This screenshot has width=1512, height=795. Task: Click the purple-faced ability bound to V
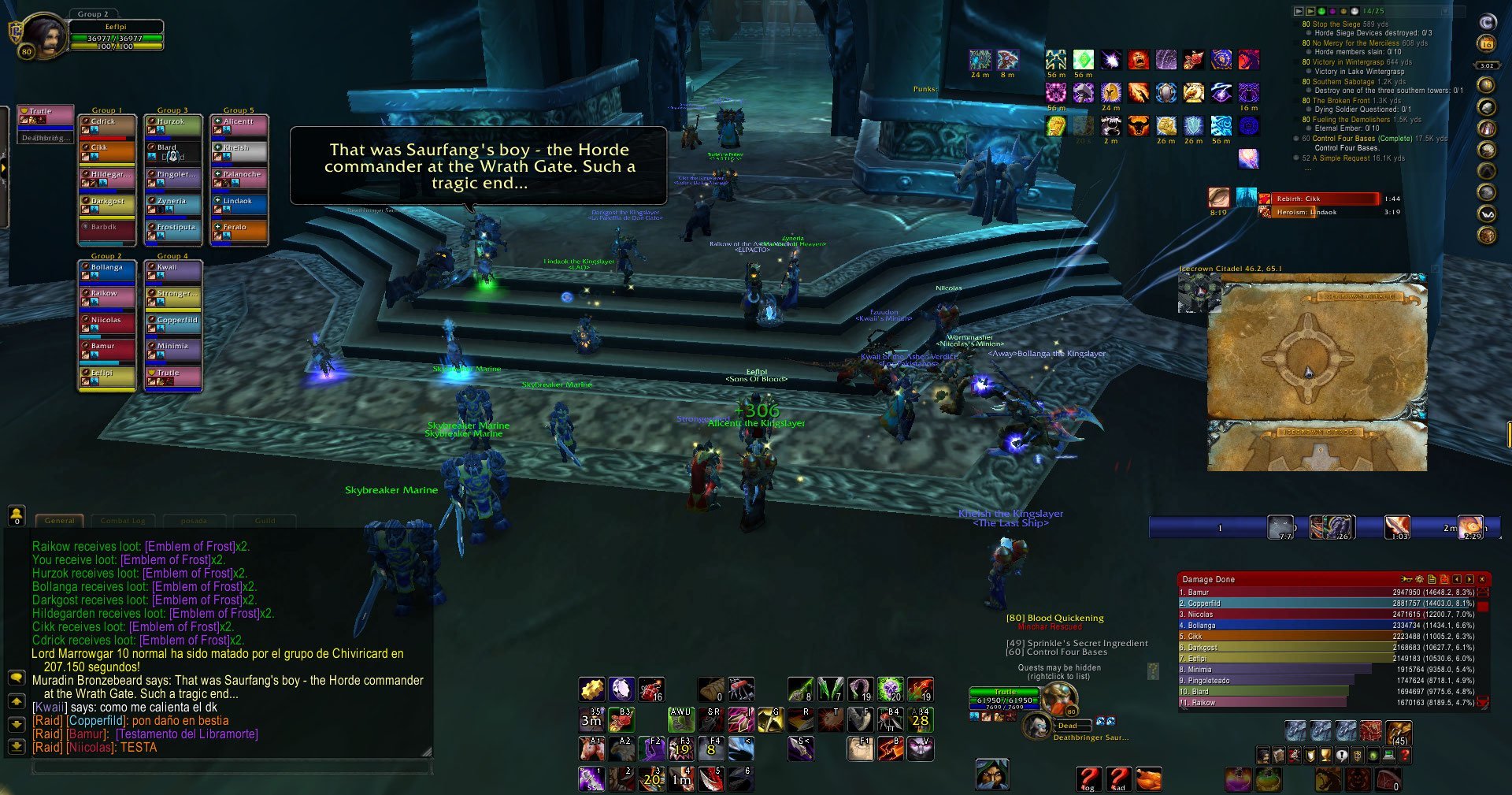921,748
